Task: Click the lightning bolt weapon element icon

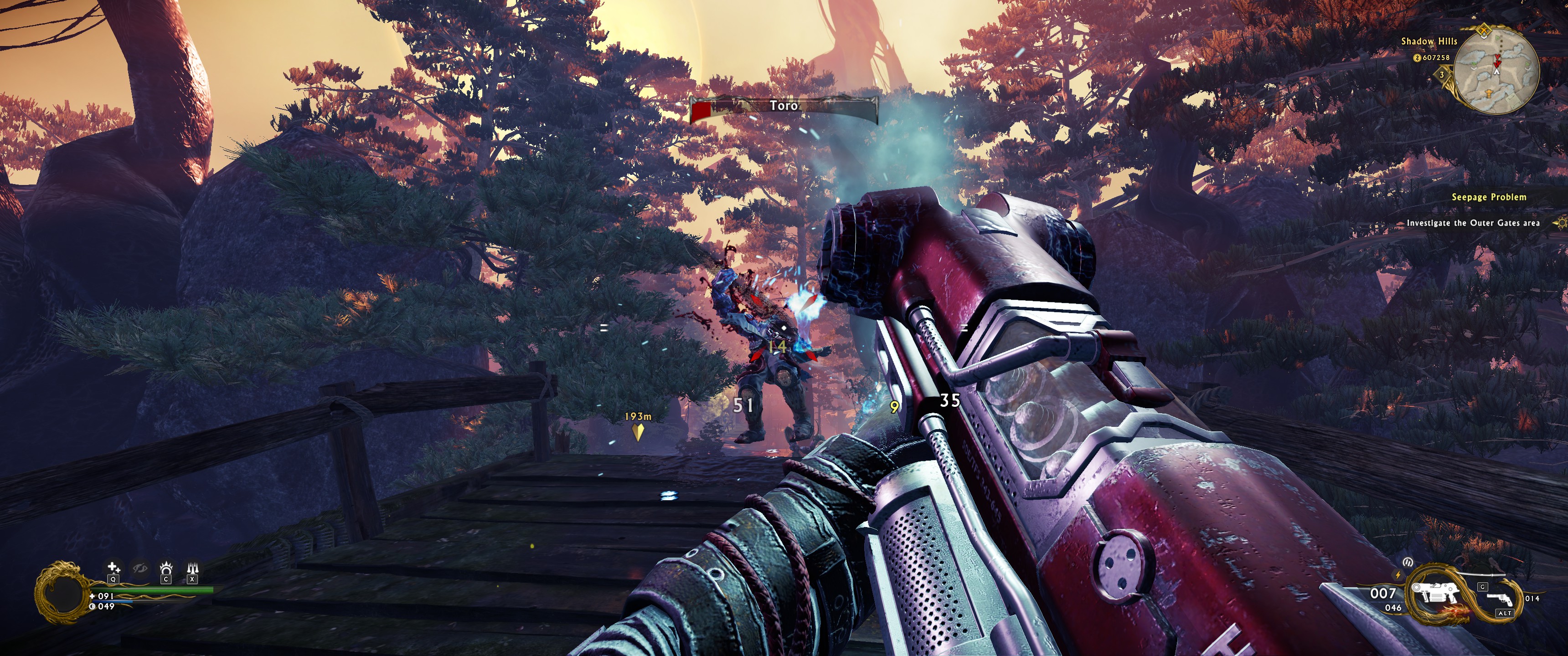Action: (1398, 575)
